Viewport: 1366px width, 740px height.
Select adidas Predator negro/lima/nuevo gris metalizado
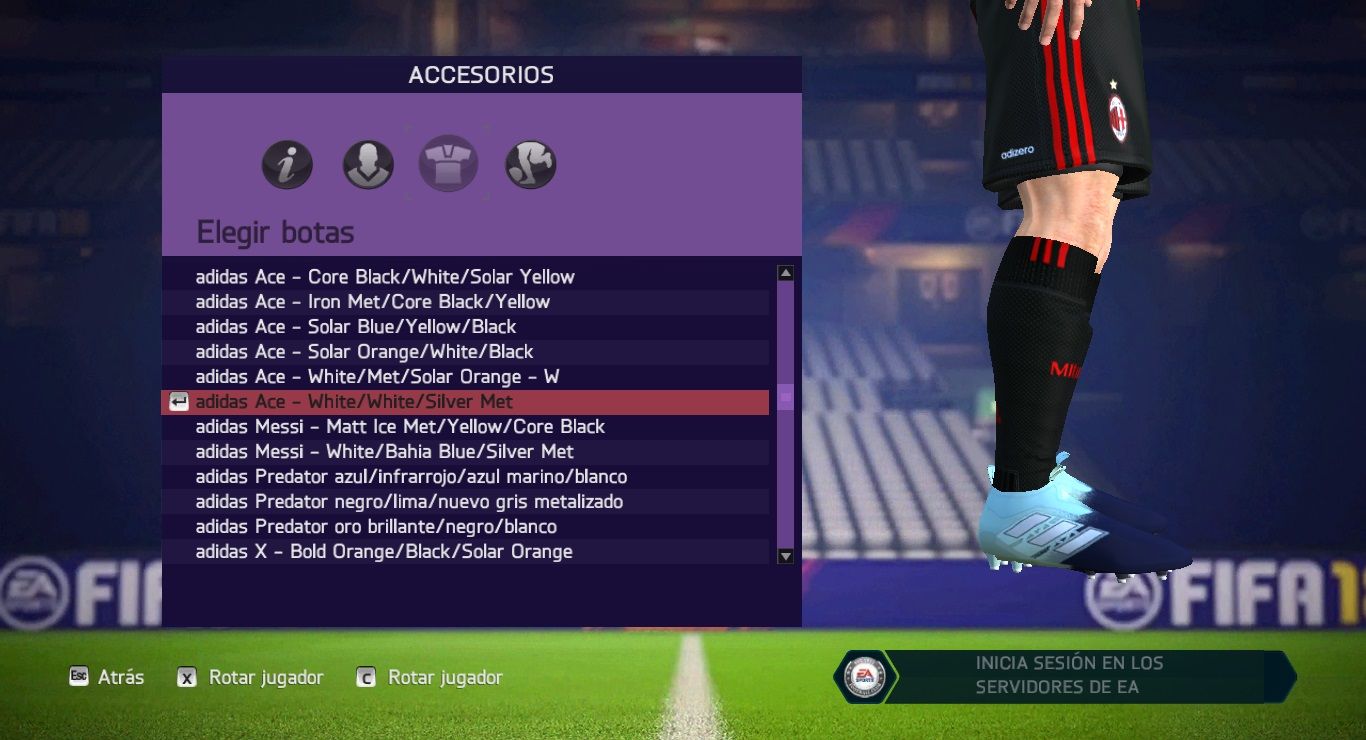point(409,502)
